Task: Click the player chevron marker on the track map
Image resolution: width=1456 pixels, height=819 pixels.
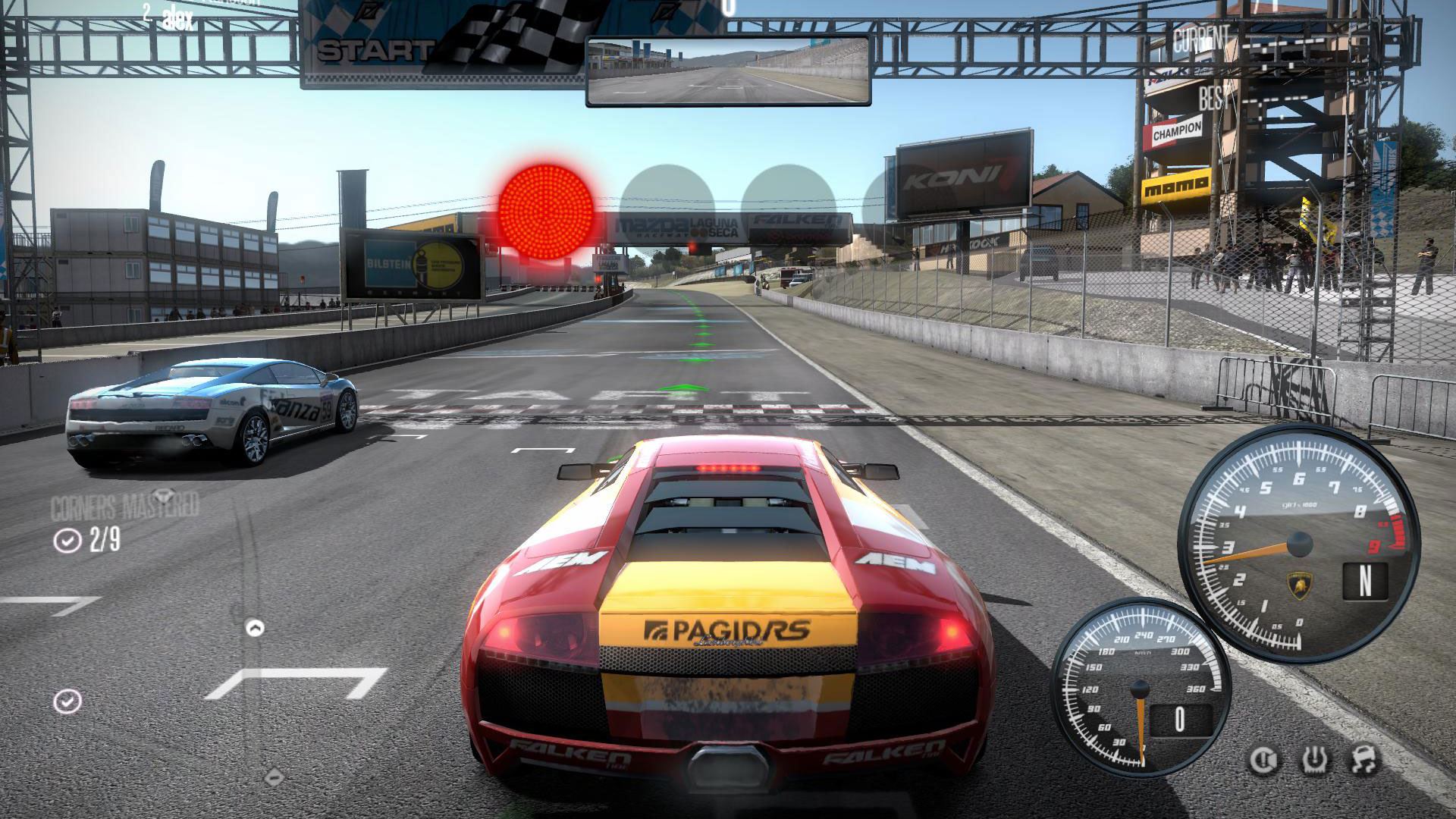Action: (x=256, y=628)
